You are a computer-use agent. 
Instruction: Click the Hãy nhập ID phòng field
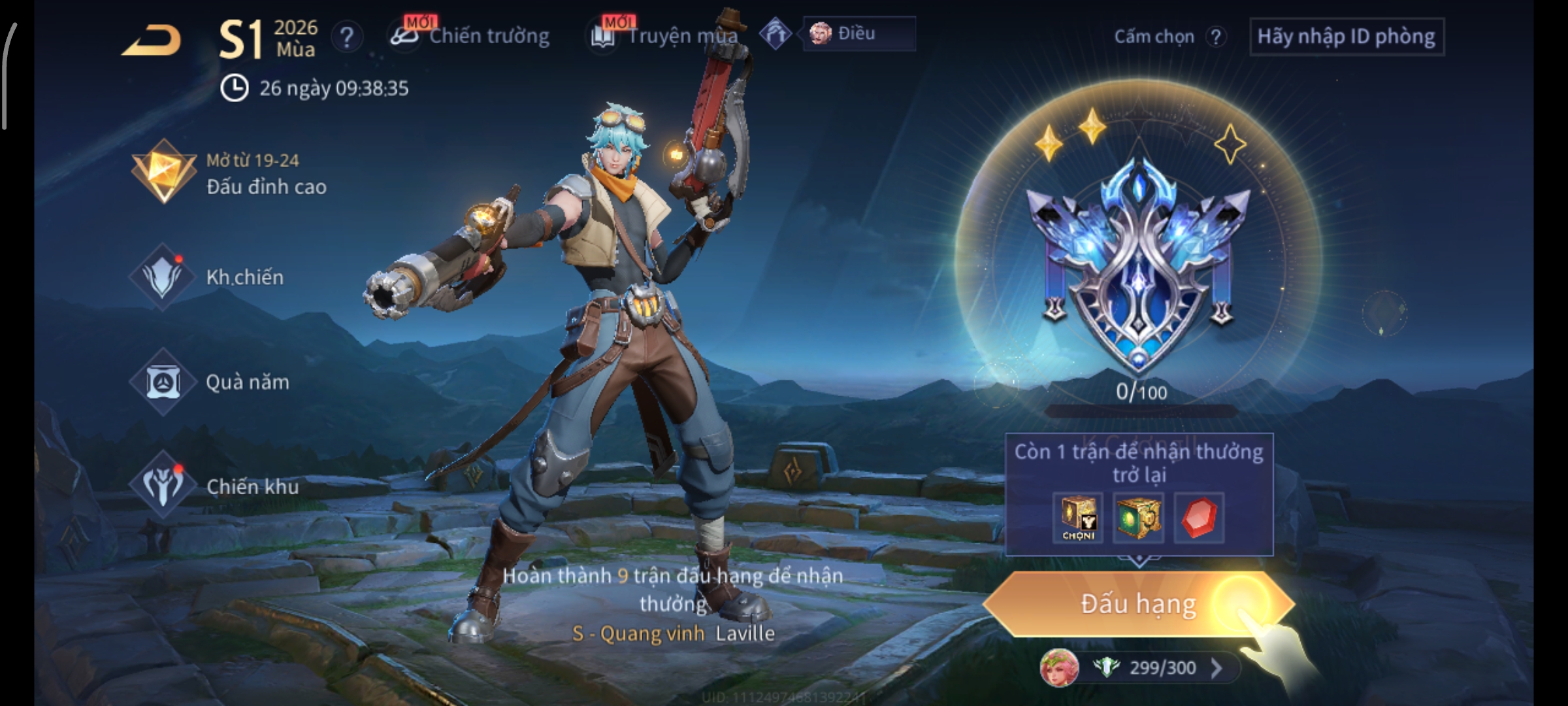pyautogui.click(x=1346, y=37)
